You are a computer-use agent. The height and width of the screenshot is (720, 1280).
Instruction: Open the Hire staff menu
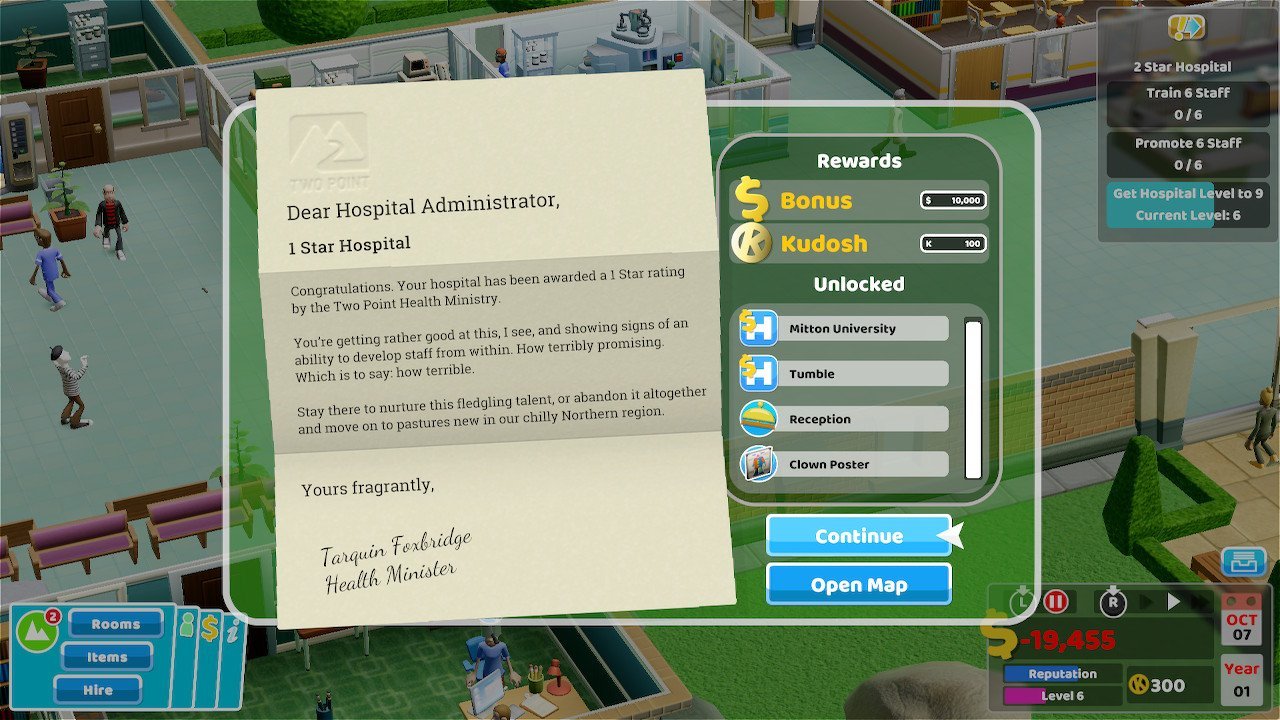pos(98,690)
